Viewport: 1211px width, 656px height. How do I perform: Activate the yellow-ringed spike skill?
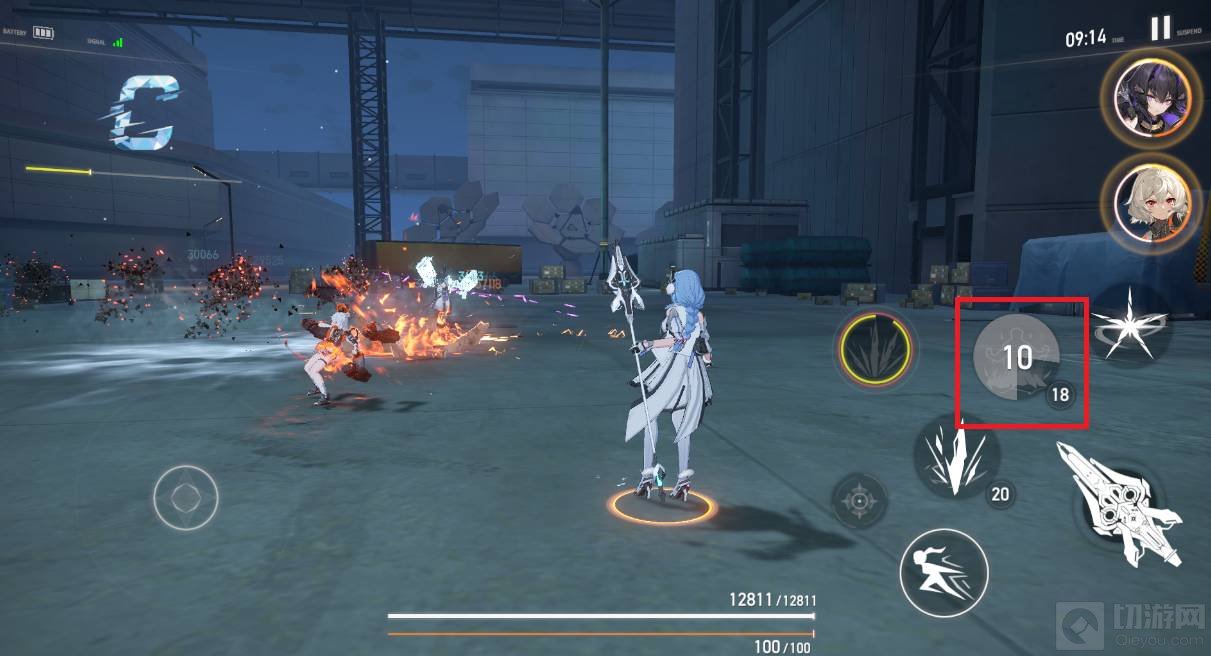pos(875,349)
